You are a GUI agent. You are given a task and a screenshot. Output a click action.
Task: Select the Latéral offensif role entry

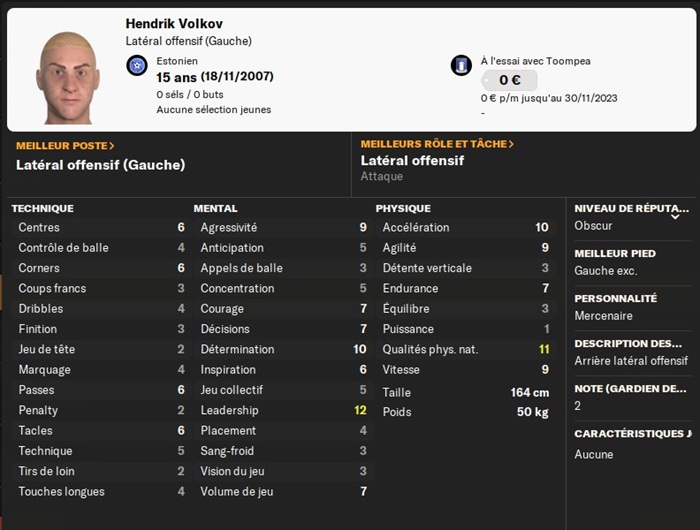412,161
